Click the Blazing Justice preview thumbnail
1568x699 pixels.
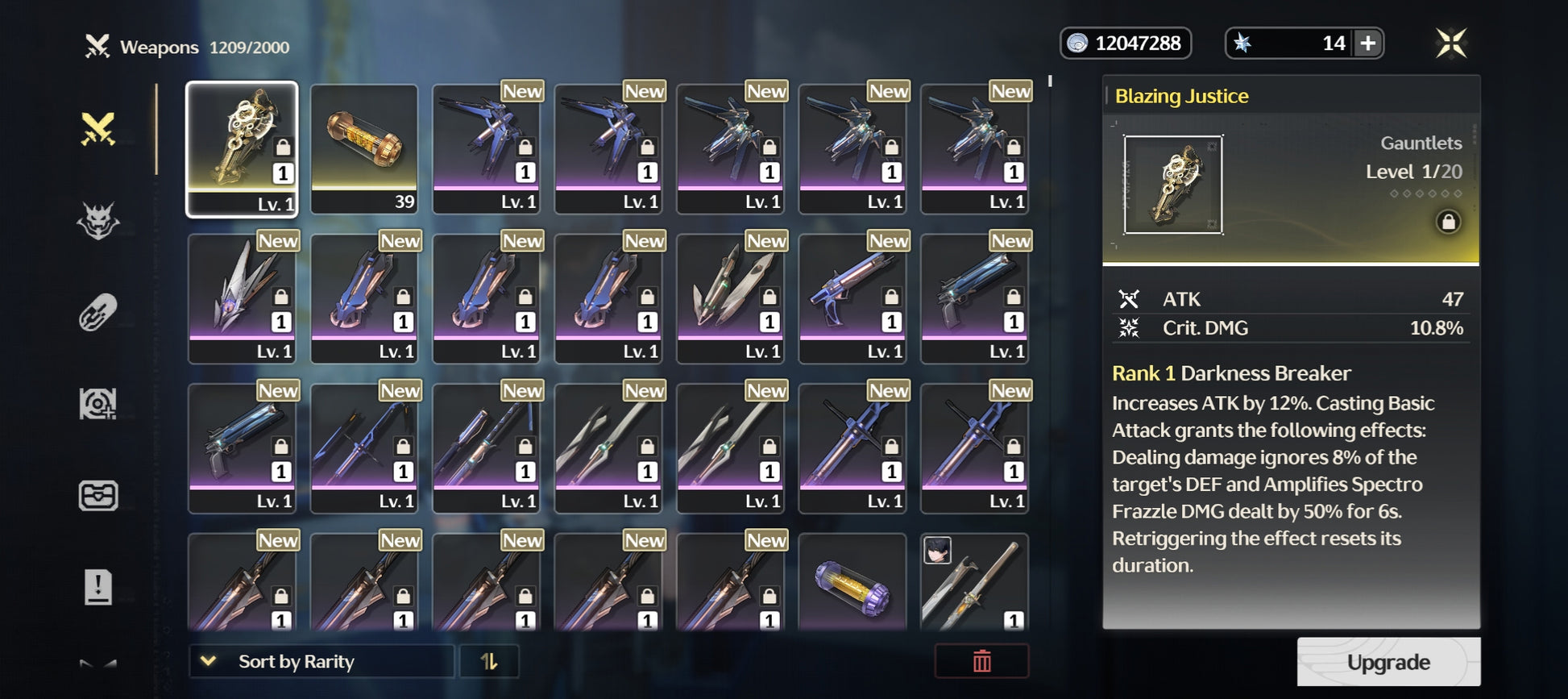[1172, 185]
